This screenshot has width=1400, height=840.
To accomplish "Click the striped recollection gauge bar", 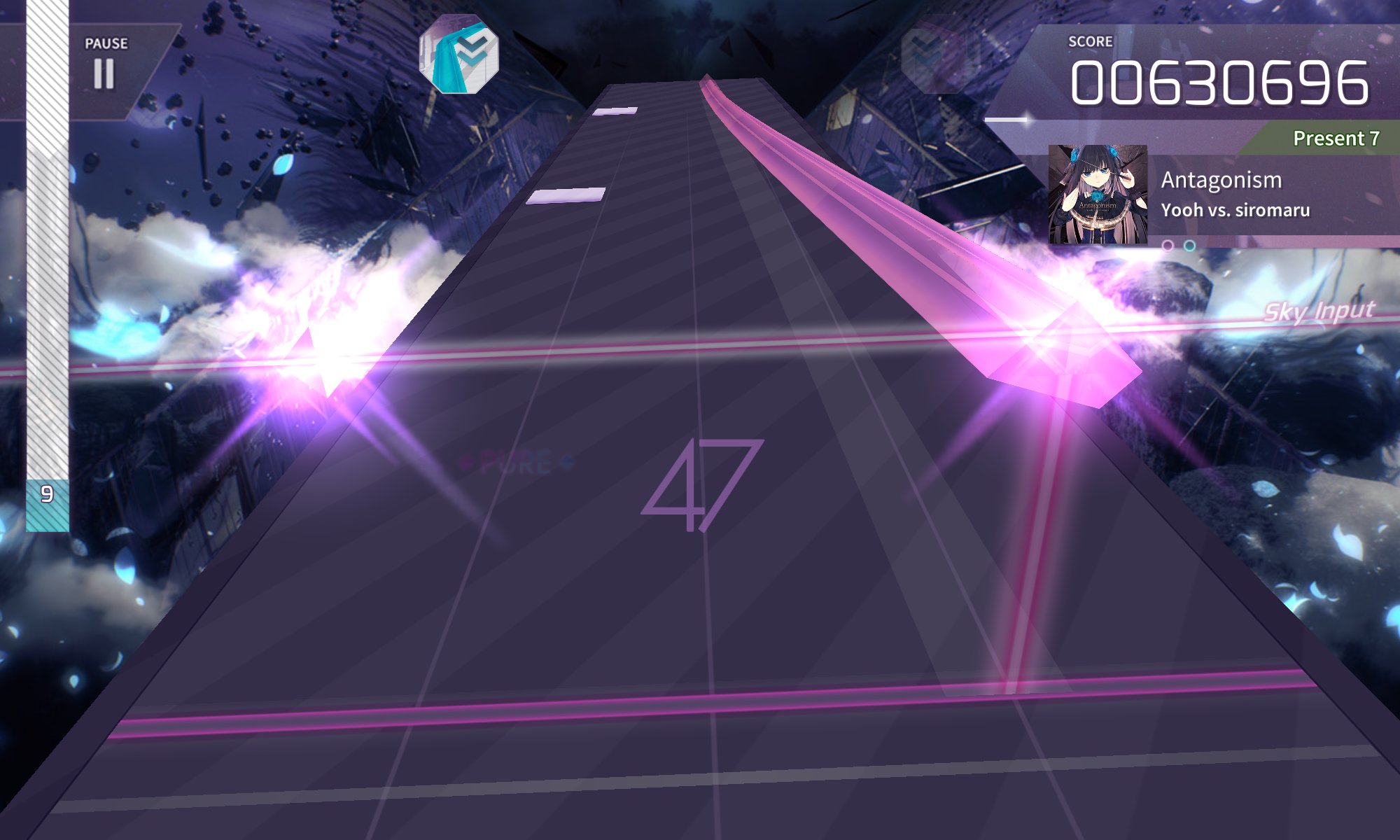I will coord(47,280).
